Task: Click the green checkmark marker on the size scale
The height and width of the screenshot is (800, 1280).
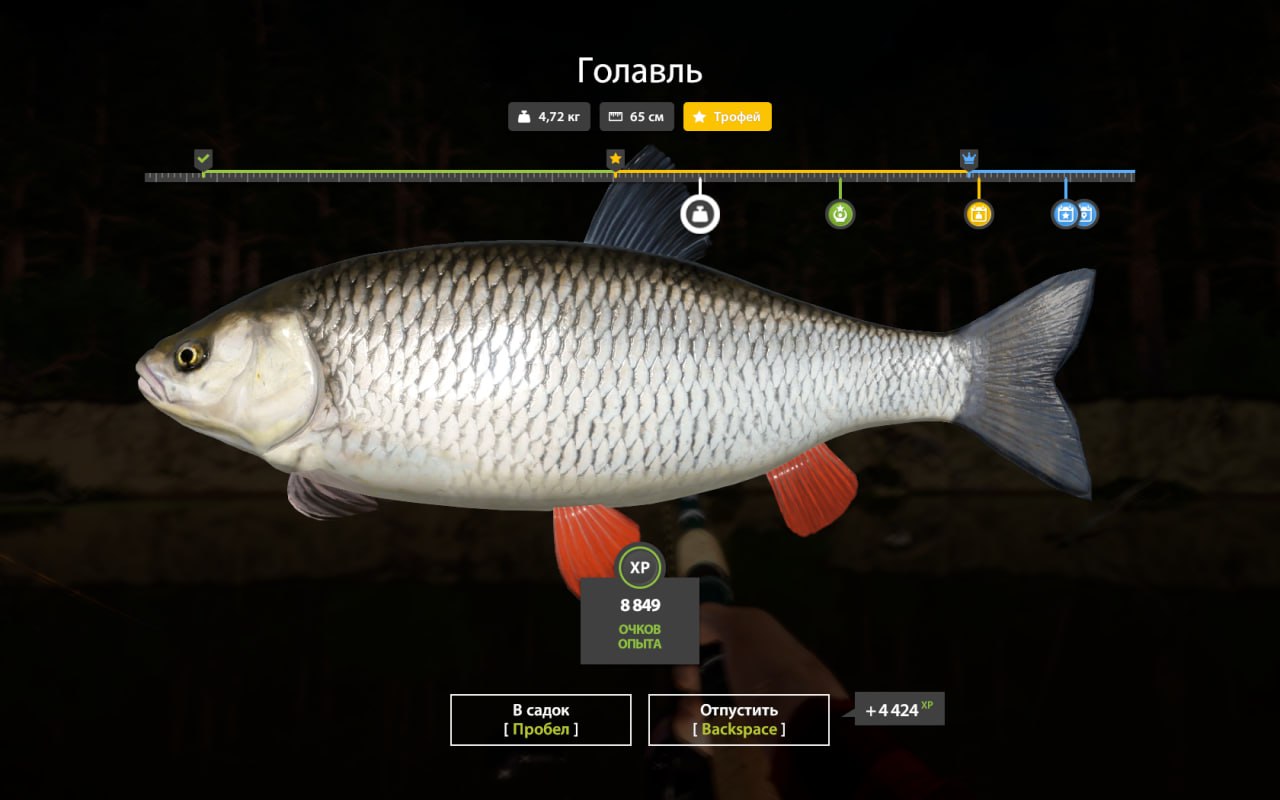Action: (205, 158)
